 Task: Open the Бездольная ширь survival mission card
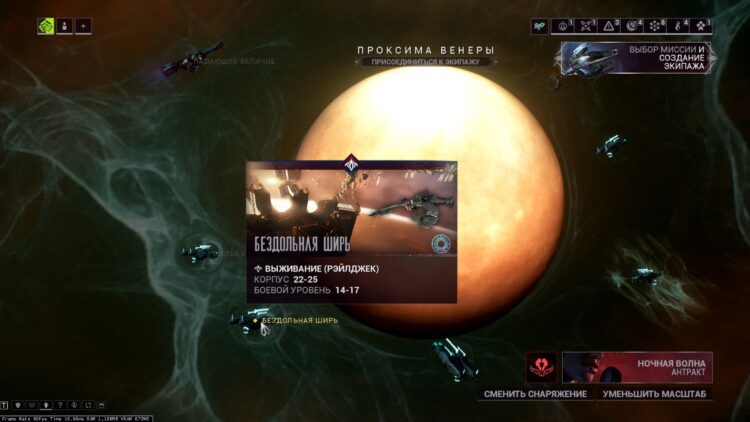[x=351, y=232]
